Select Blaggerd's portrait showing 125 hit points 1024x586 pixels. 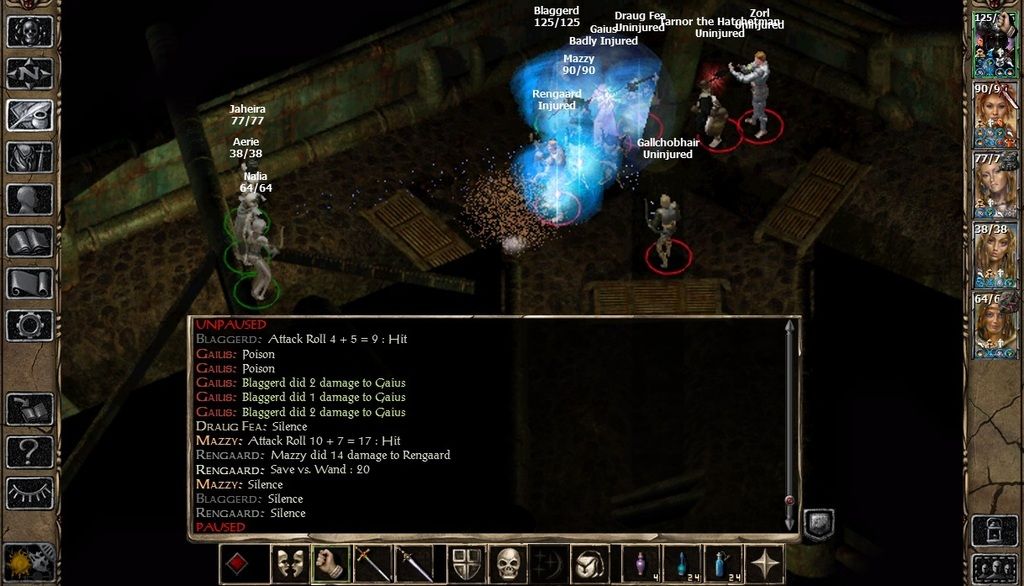coord(994,46)
